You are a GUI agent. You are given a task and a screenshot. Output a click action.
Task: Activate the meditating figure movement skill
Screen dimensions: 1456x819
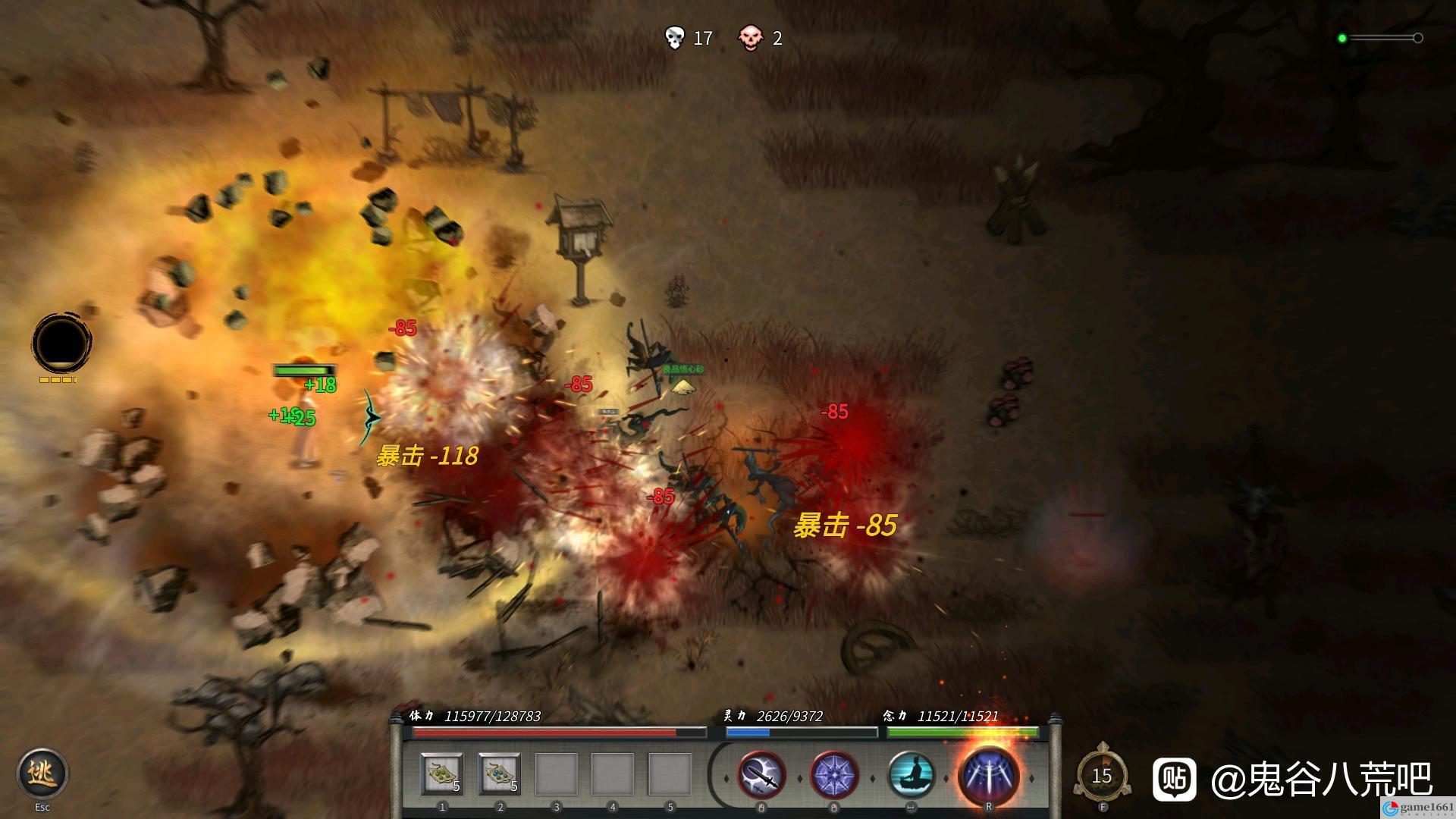click(x=910, y=776)
